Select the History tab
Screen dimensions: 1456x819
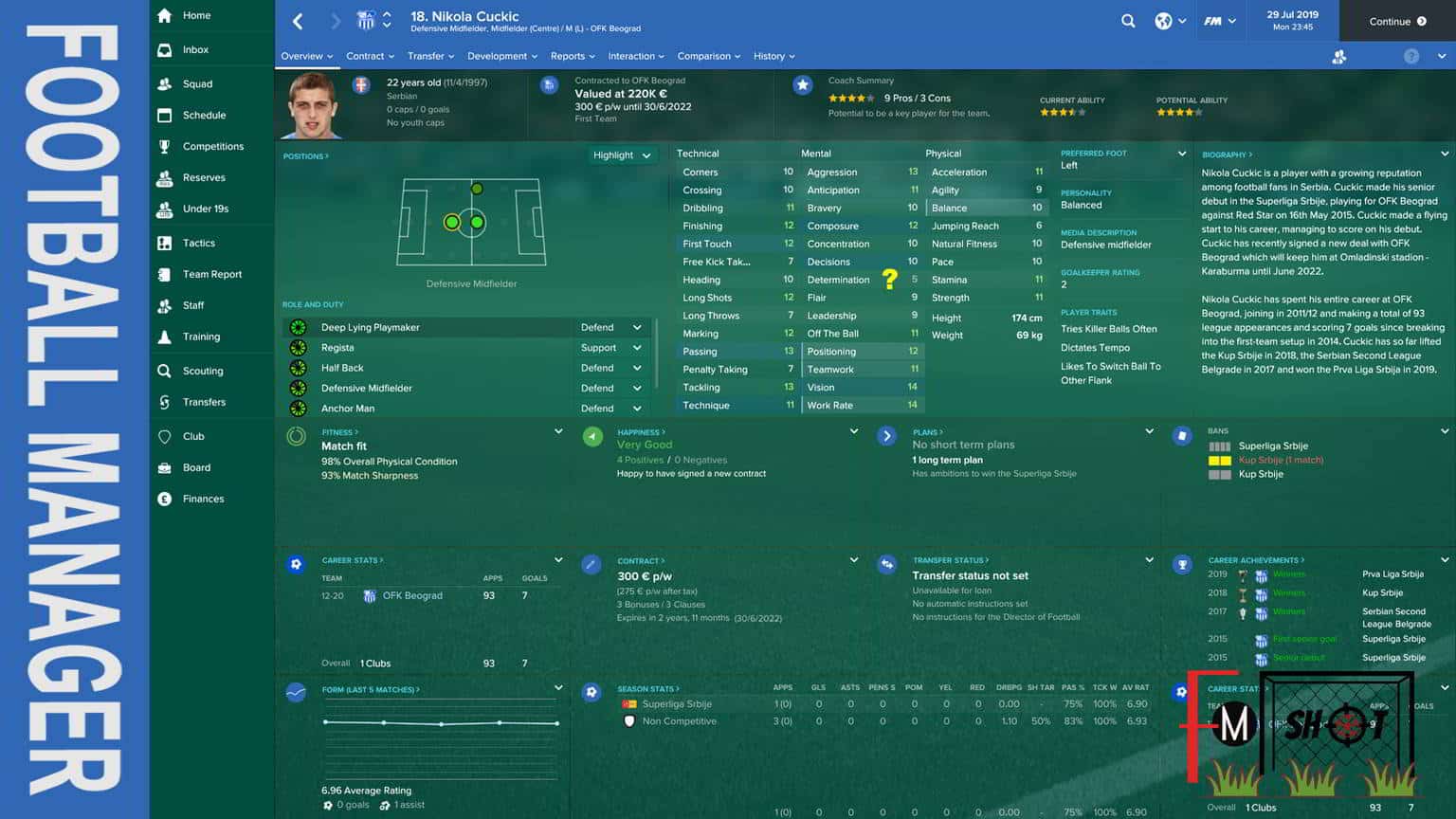(x=773, y=56)
